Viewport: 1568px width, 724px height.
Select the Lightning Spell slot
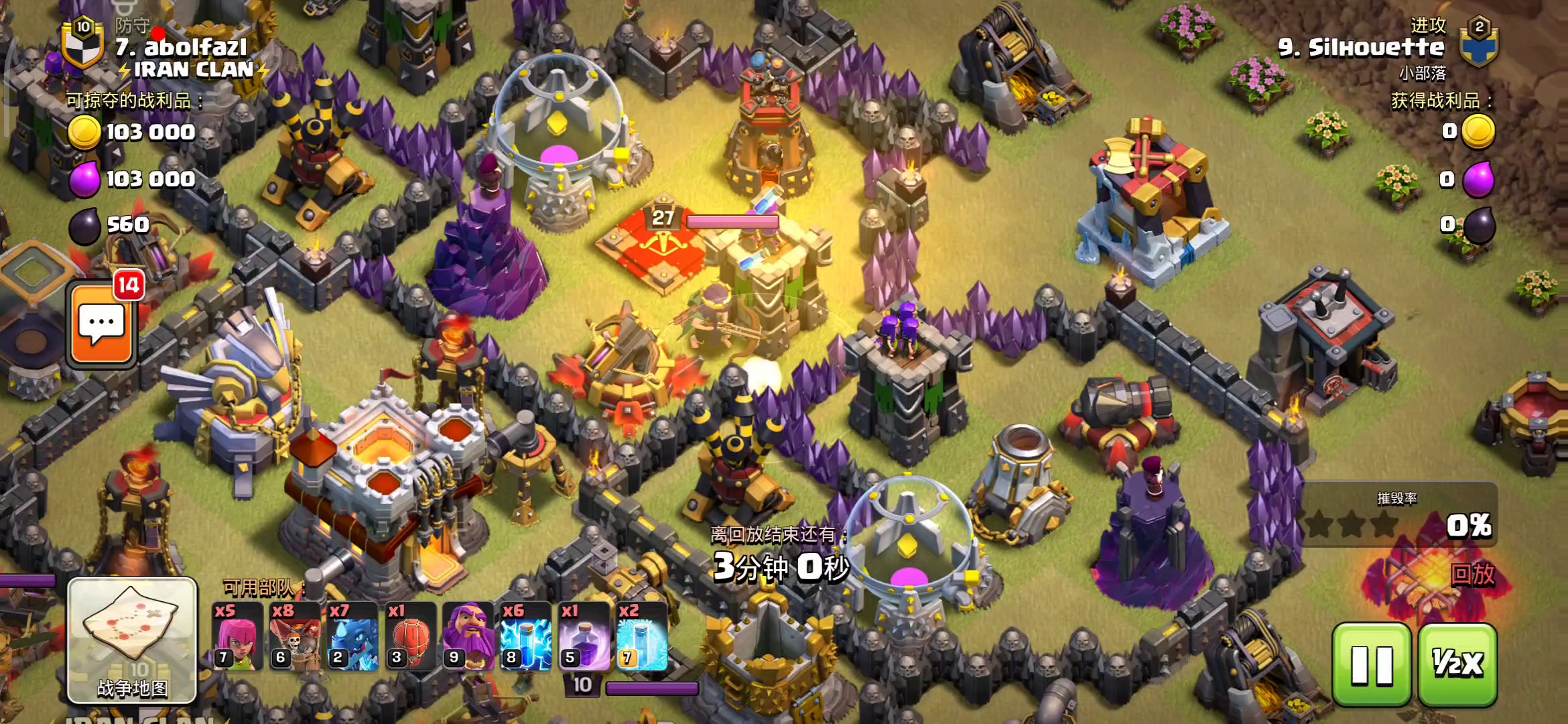click(526, 637)
